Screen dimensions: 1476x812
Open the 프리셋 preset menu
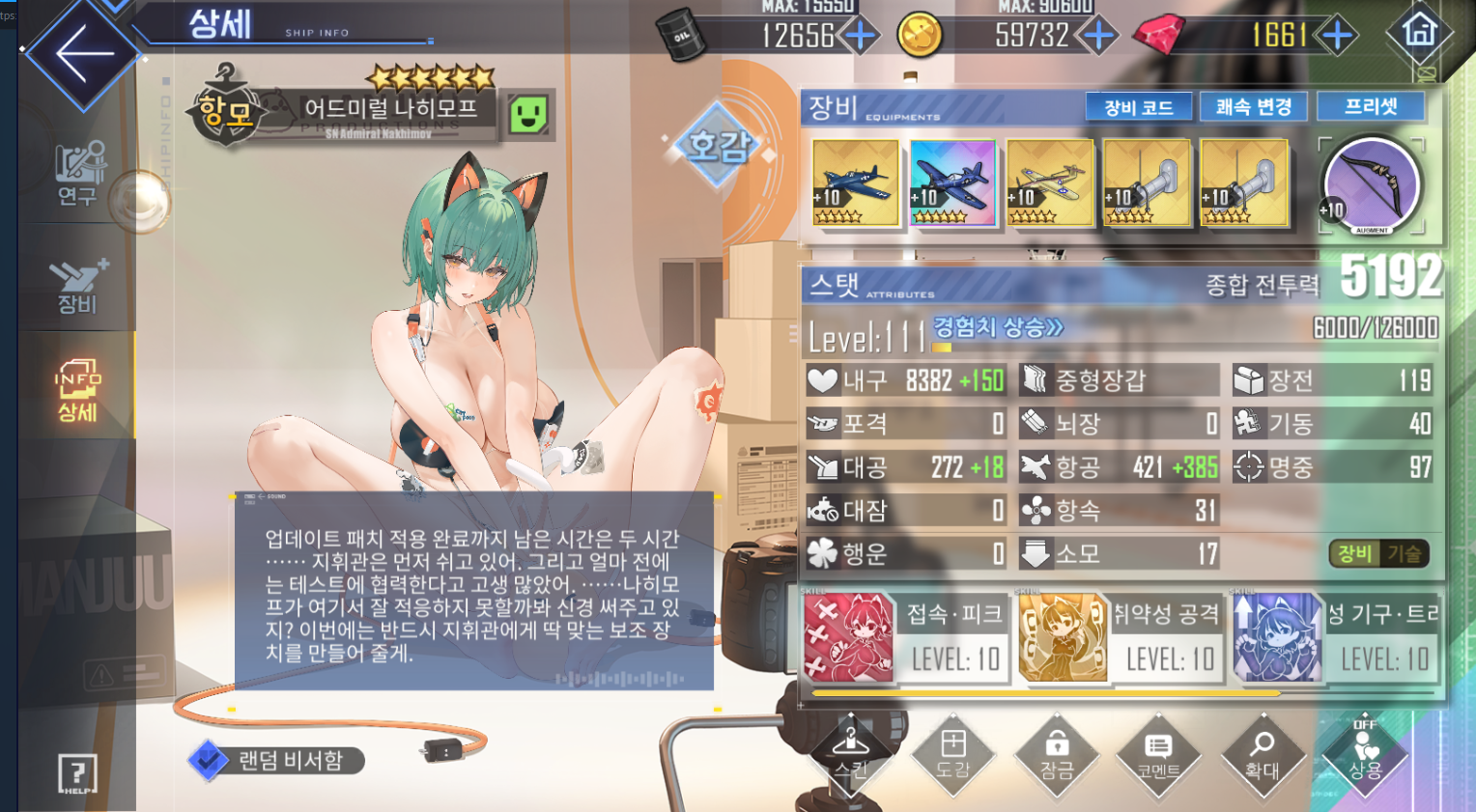click(x=1371, y=106)
